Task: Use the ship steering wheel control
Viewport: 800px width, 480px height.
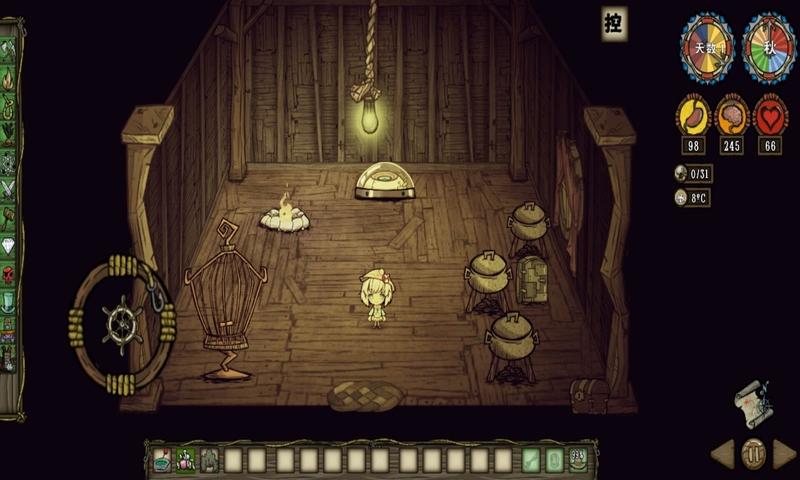Action: [122, 323]
